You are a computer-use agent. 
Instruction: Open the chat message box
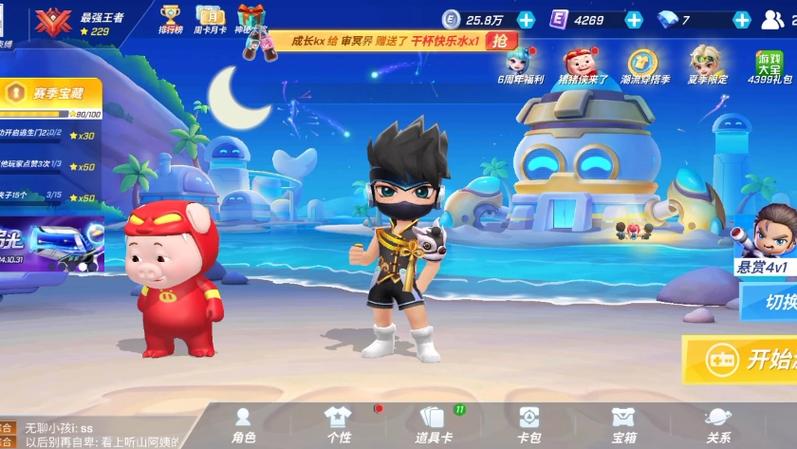[100, 434]
